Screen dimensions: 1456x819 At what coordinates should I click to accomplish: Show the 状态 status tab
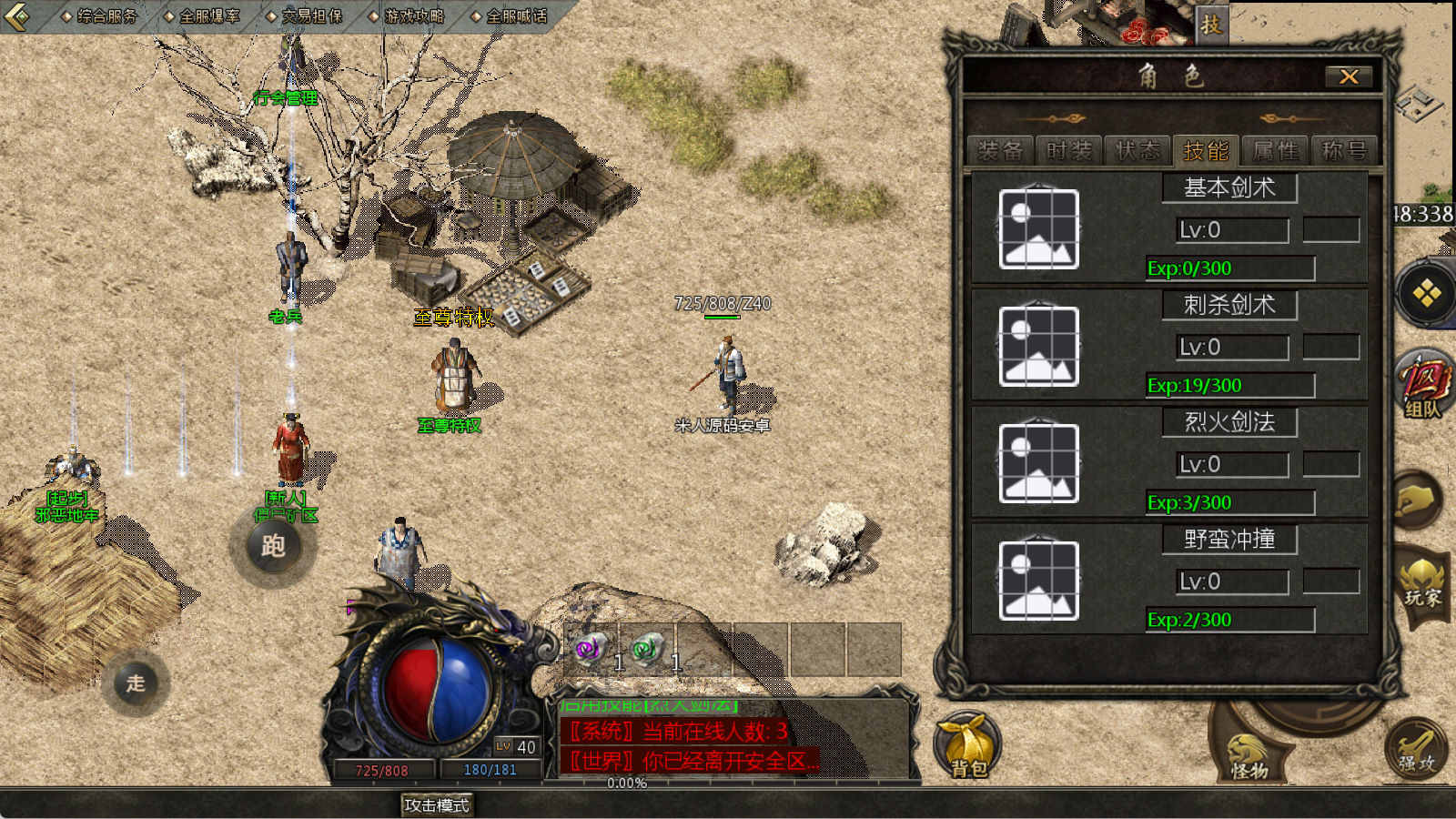pos(1138,151)
